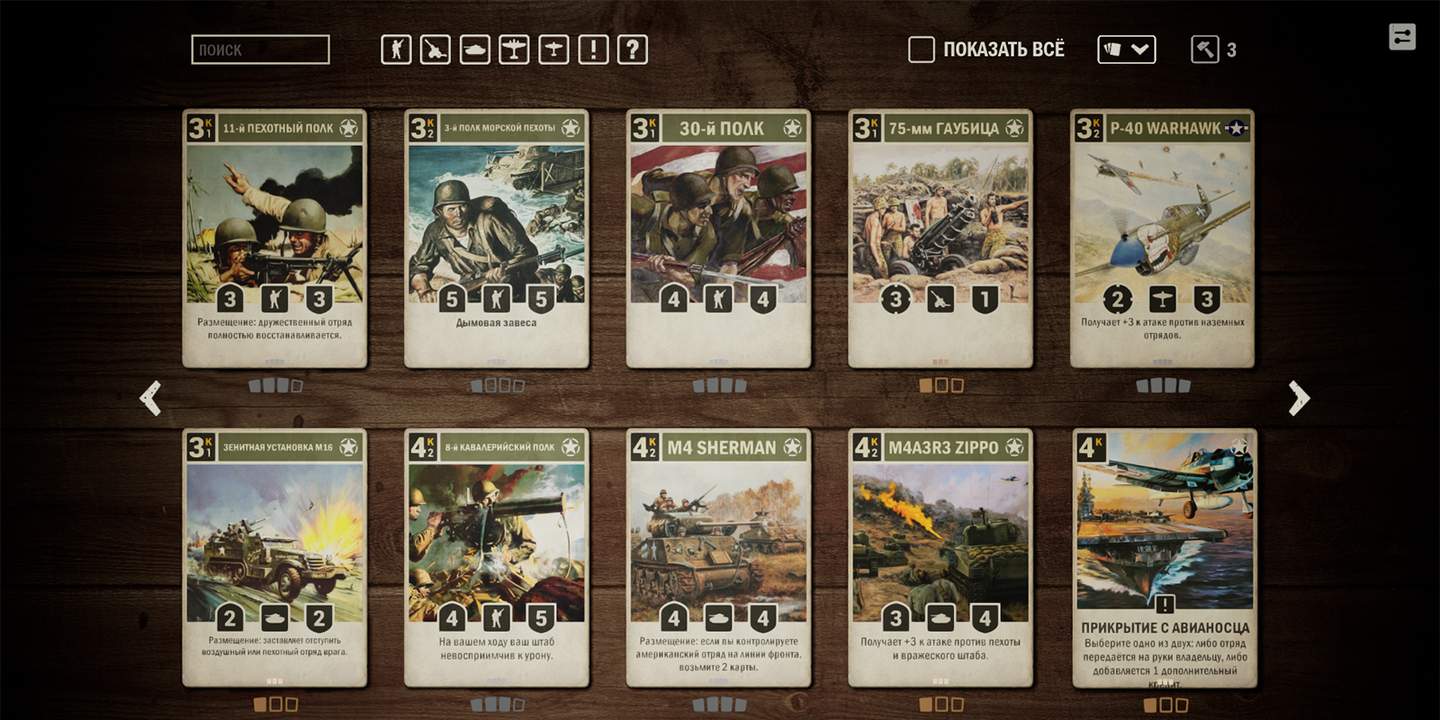Select the 11-й Пехотный Полк card
This screenshot has width=1440, height=720.
coord(275,238)
